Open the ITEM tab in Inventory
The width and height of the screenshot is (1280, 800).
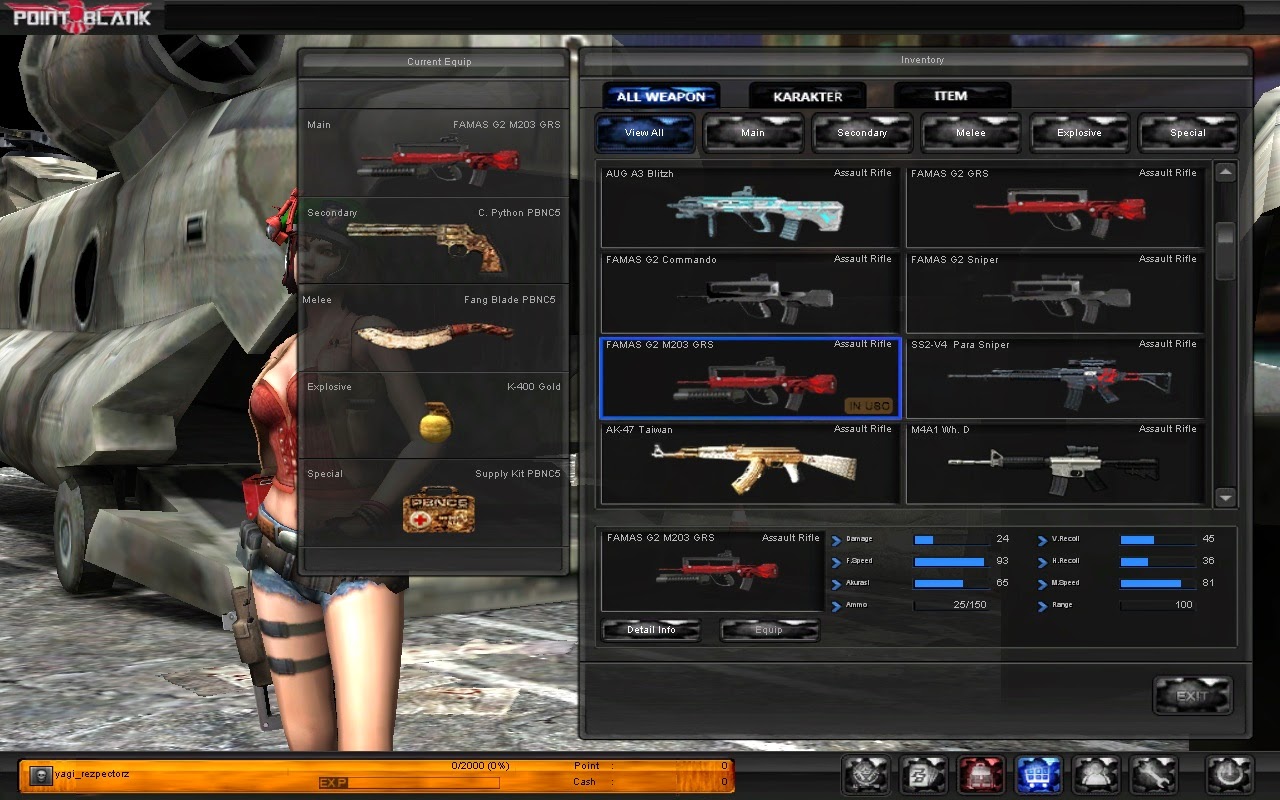951,95
